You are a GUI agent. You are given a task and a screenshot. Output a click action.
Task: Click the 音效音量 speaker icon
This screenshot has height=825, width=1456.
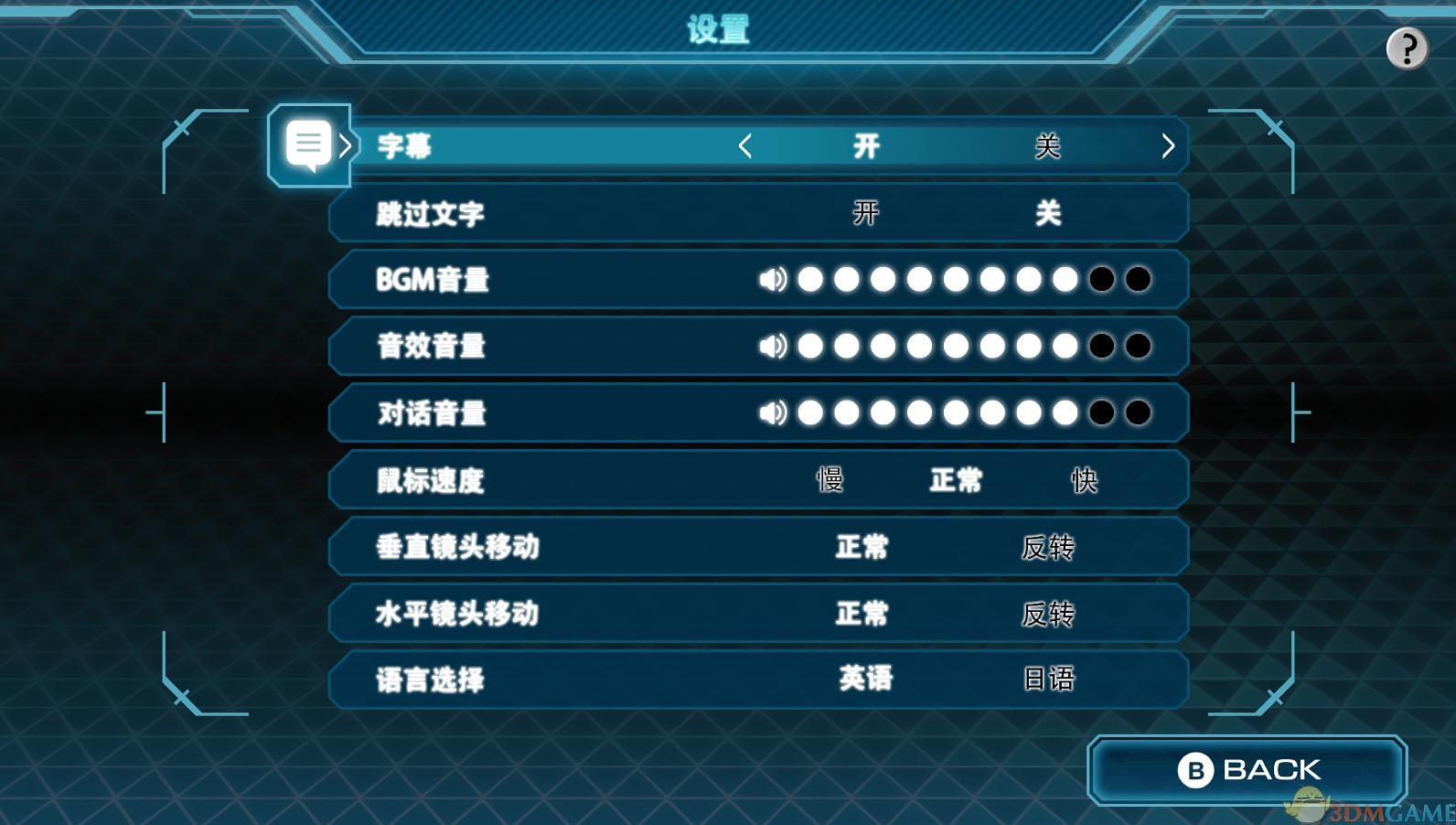773,347
